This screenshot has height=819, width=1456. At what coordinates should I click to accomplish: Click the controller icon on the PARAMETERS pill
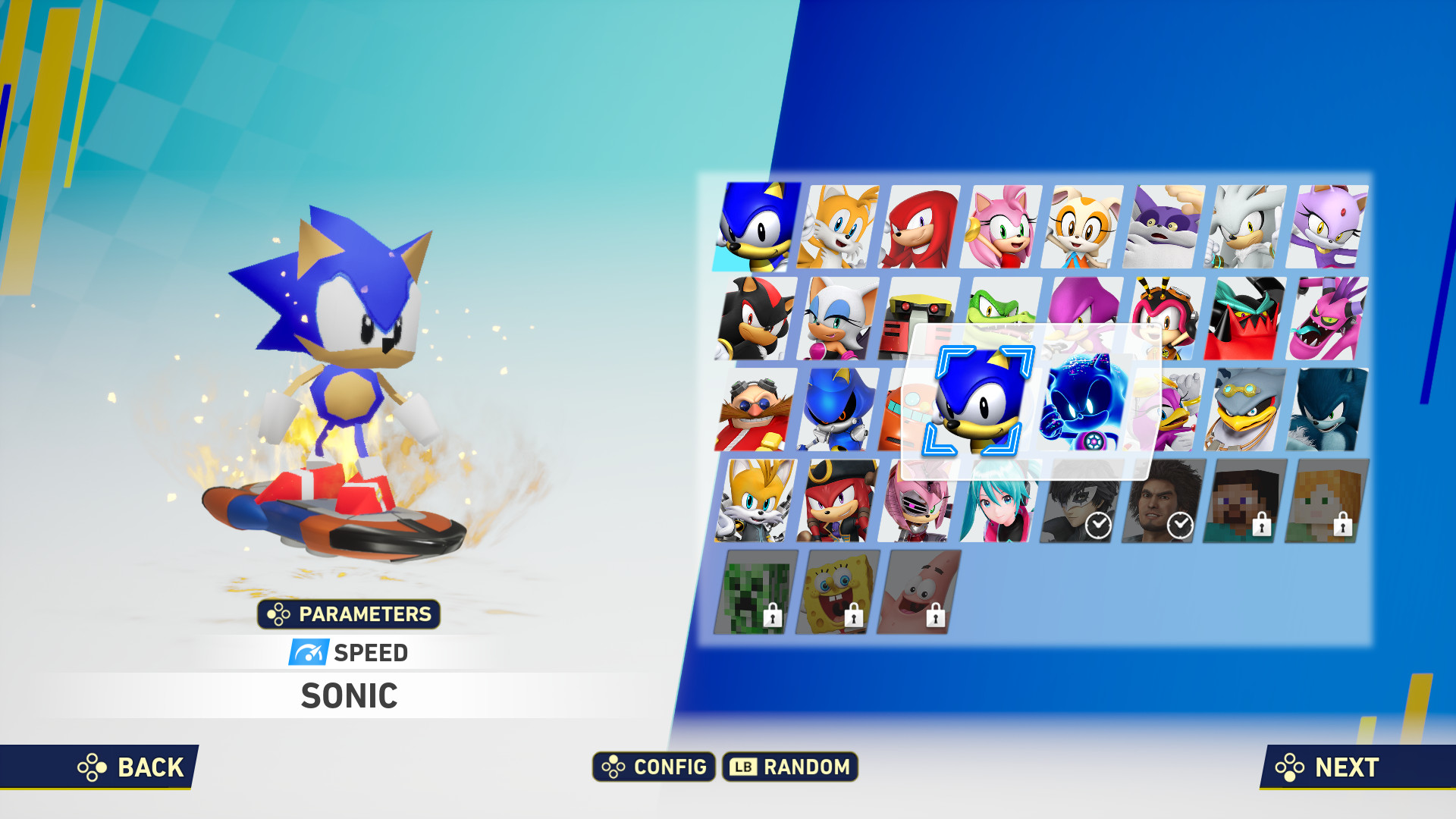(x=277, y=615)
